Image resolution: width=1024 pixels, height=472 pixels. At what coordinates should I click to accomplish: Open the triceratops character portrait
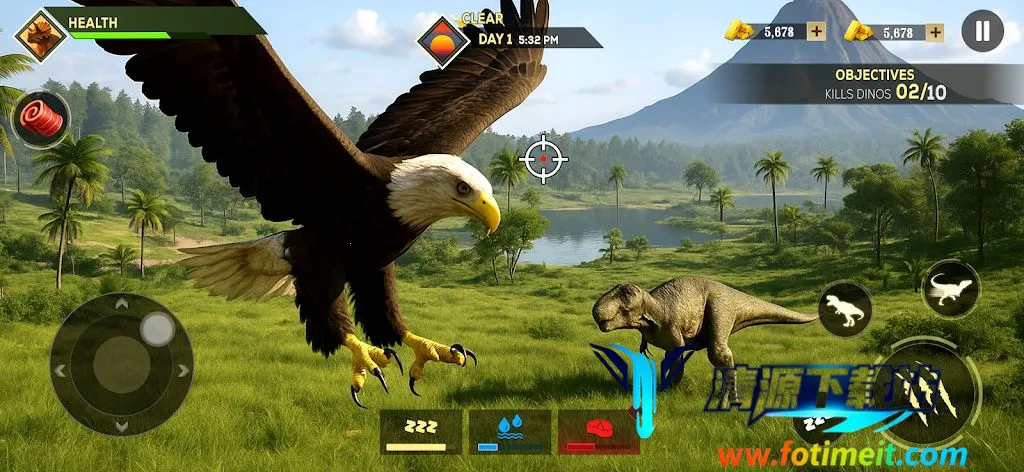[x=41, y=35]
